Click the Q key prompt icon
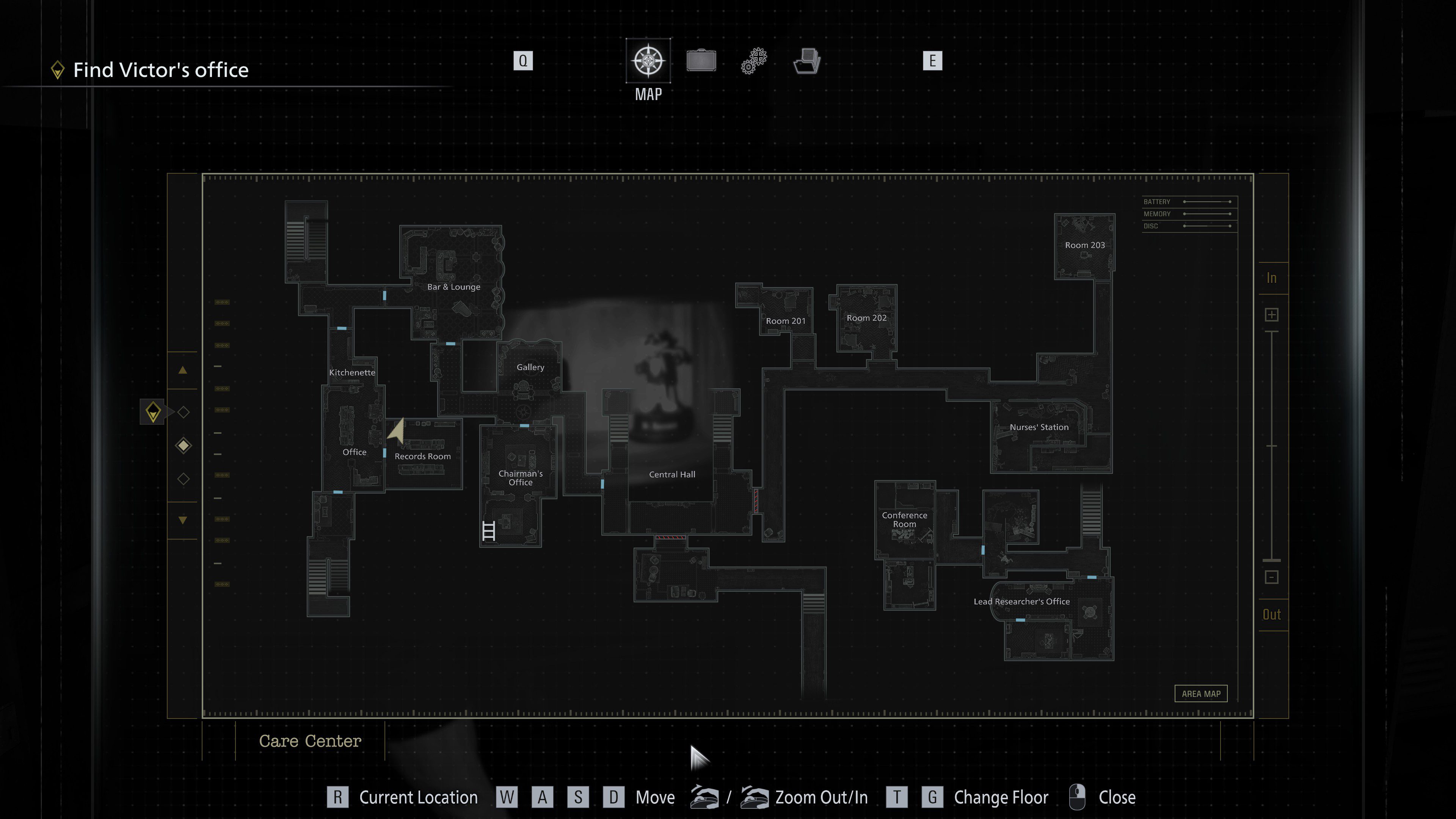This screenshot has height=819, width=1456. point(523,61)
